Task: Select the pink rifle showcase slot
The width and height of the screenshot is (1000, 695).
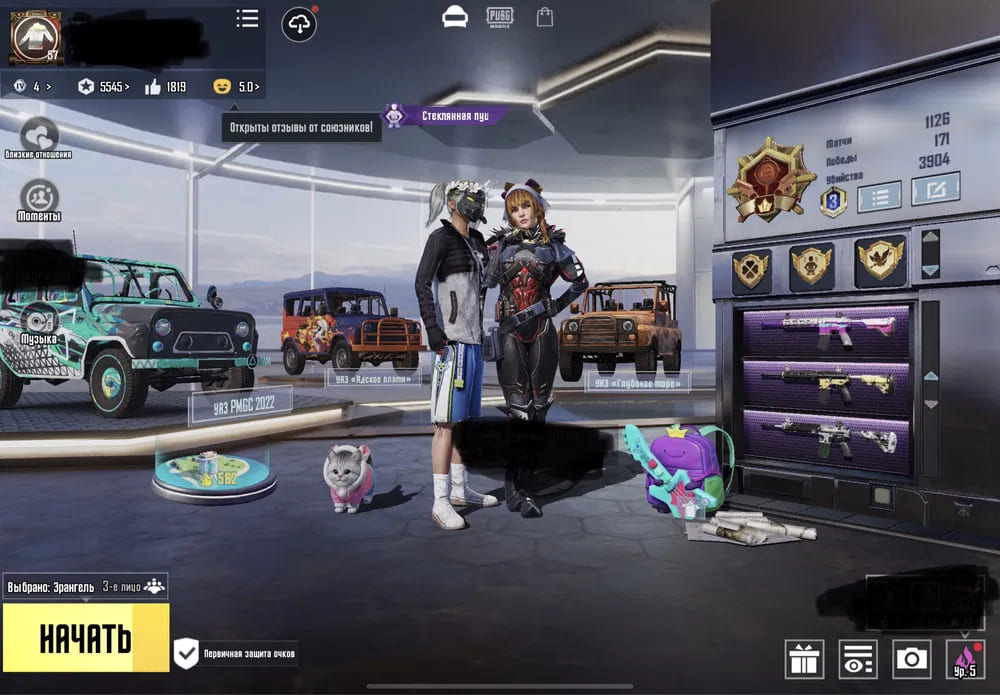Action: (826, 331)
